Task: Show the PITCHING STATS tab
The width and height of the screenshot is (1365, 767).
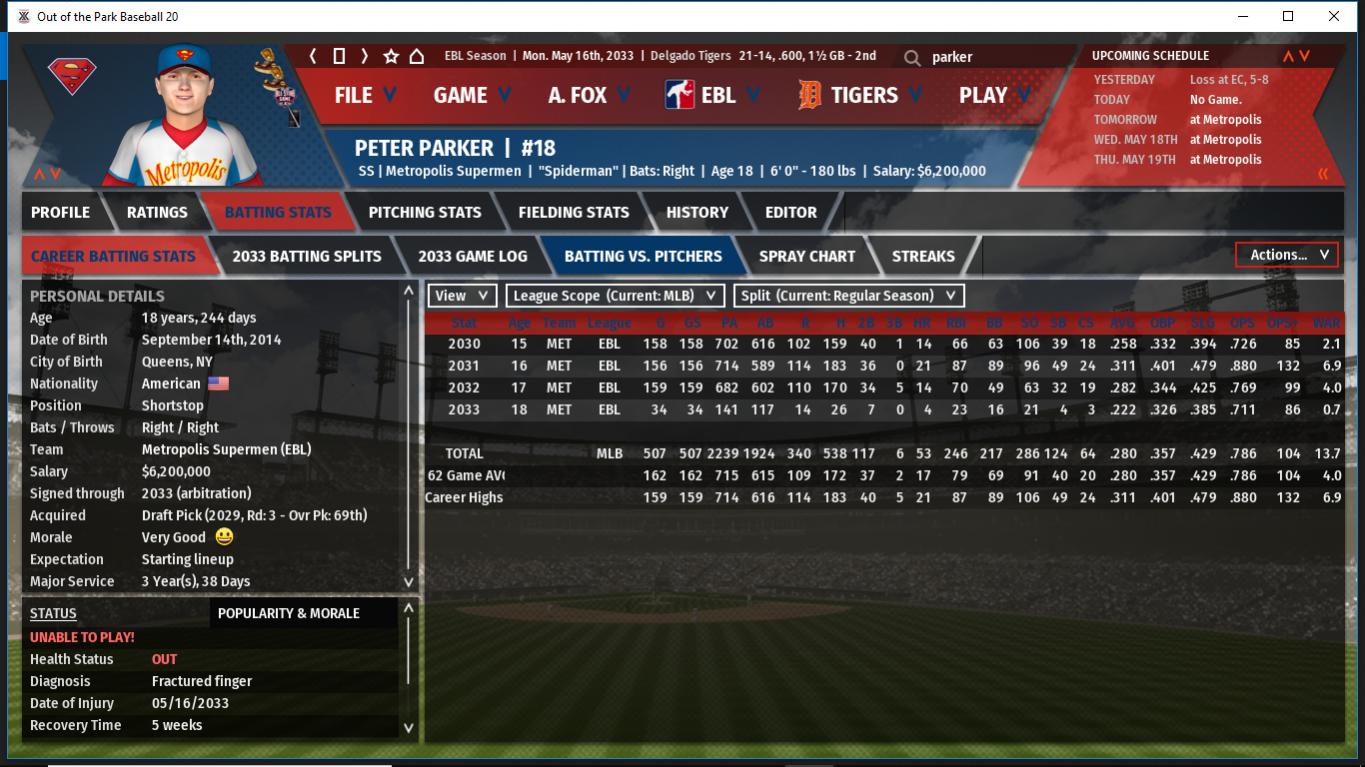Action: [424, 212]
